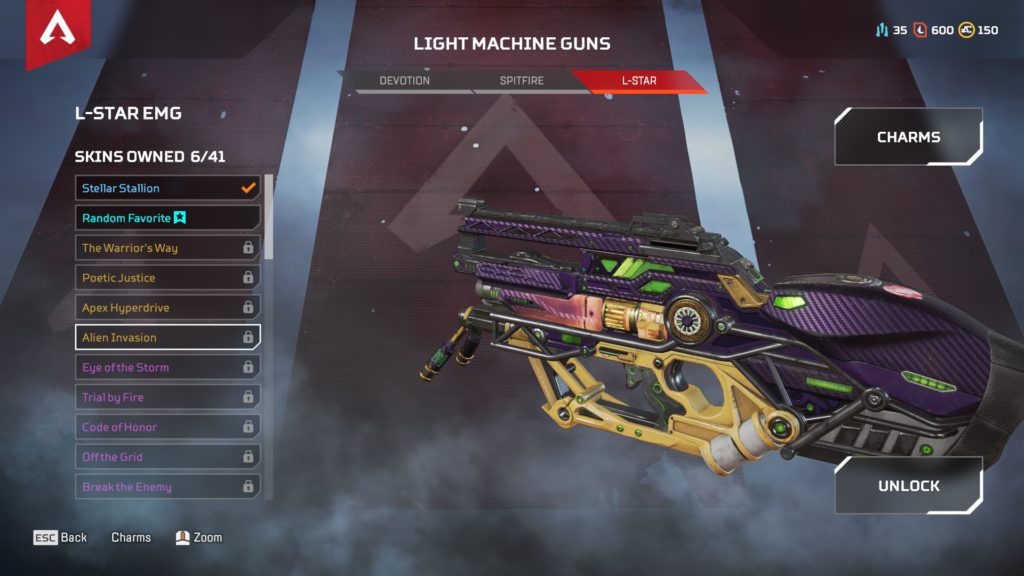Switch to the Spitfire weapon tab

pyautogui.click(x=521, y=80)
